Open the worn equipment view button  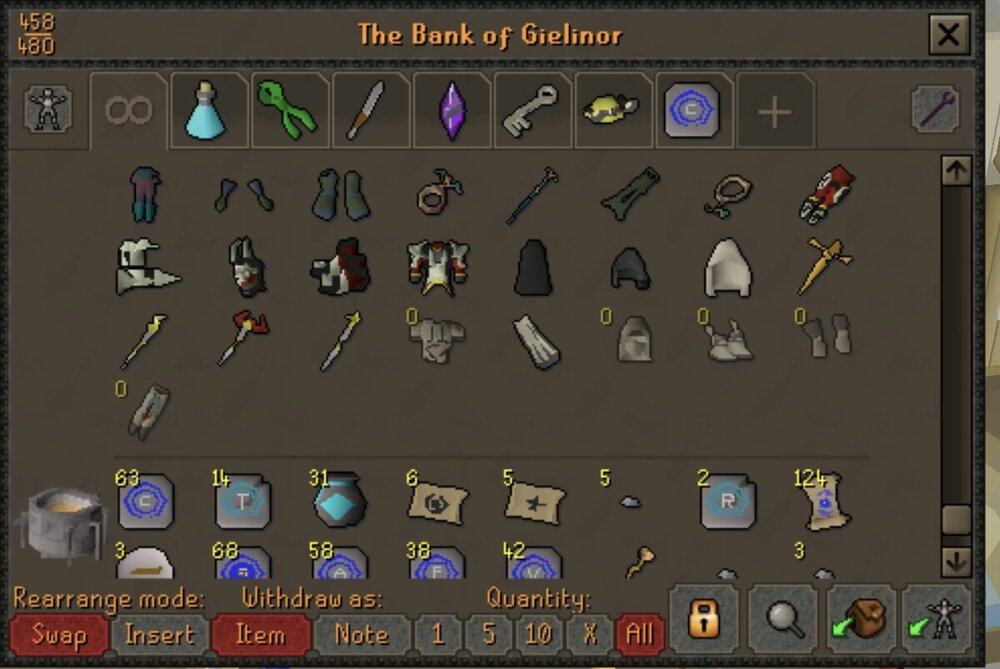[x=47, y=110]
